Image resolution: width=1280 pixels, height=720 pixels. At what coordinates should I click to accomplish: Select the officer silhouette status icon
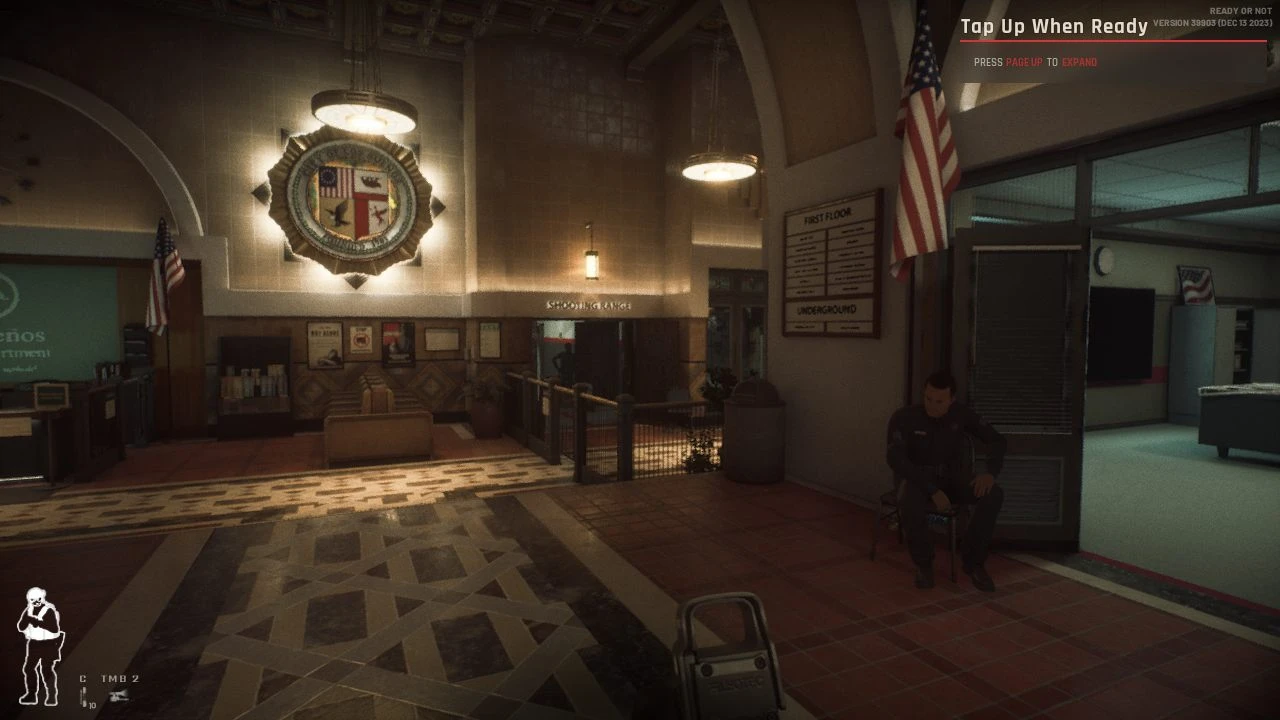click(x=38, y=646)
